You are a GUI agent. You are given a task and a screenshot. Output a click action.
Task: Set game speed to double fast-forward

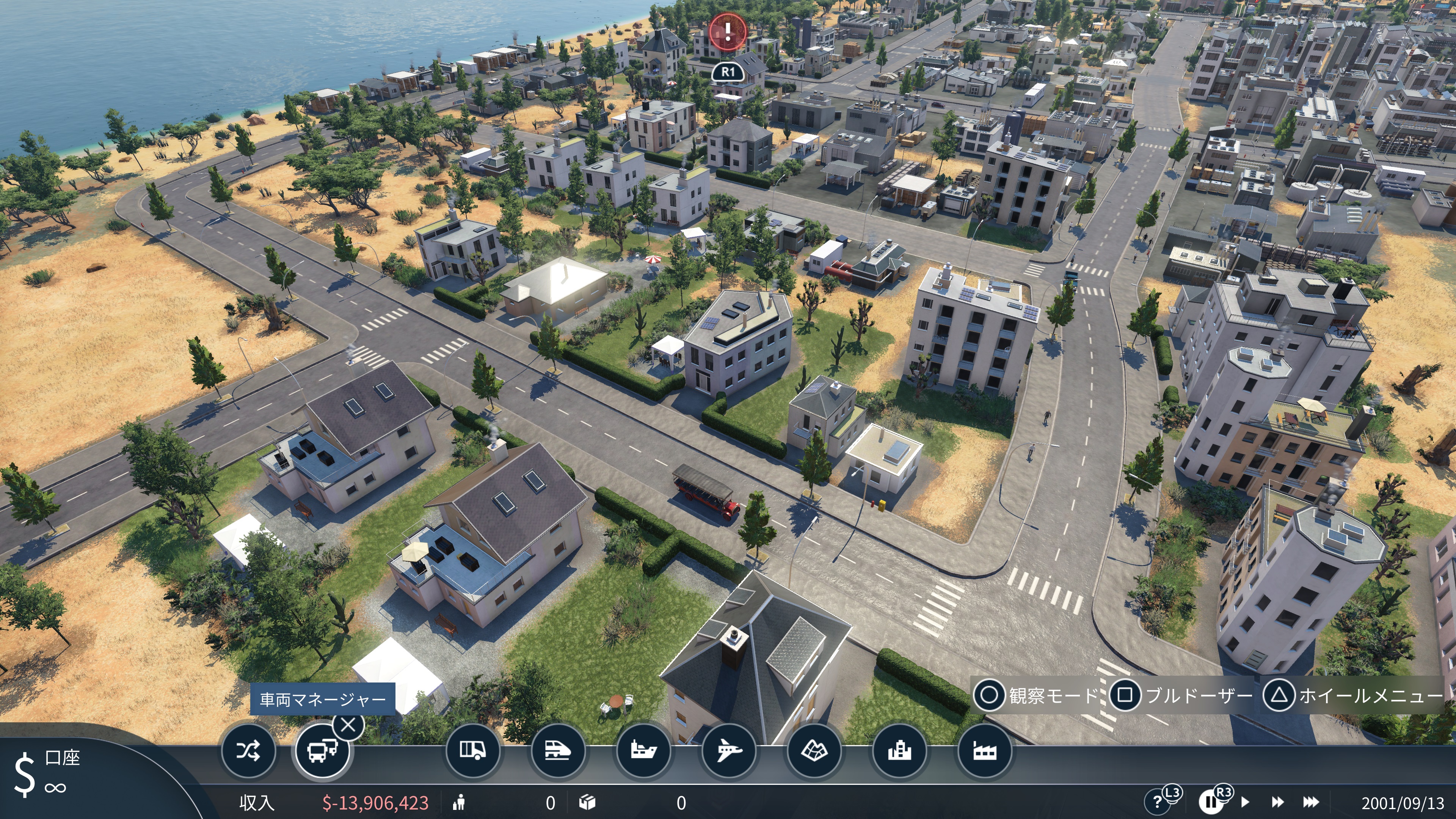tap(1277, 802)
